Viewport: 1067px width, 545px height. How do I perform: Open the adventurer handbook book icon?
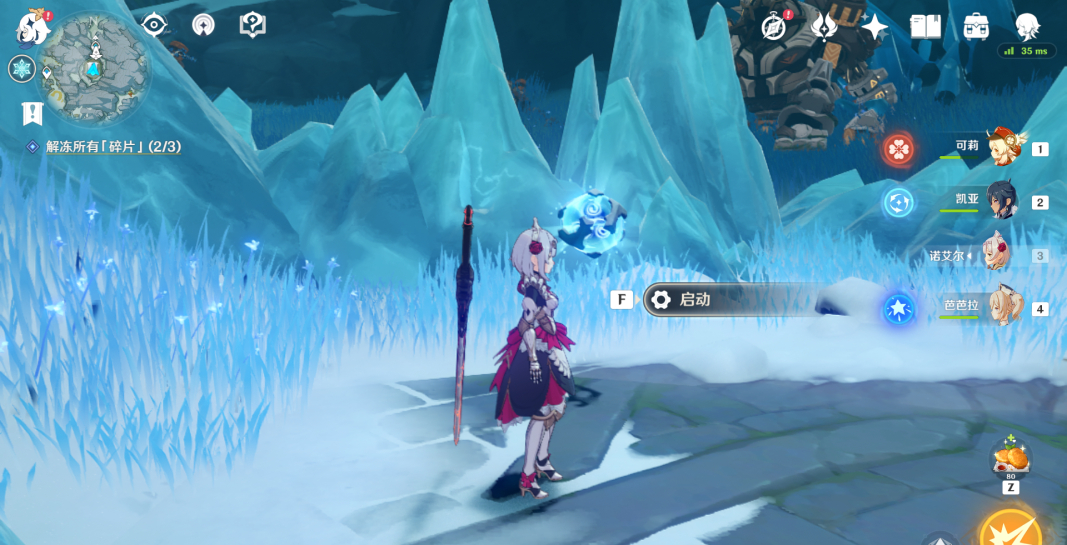pyautogui.click(x=925, y=27)
